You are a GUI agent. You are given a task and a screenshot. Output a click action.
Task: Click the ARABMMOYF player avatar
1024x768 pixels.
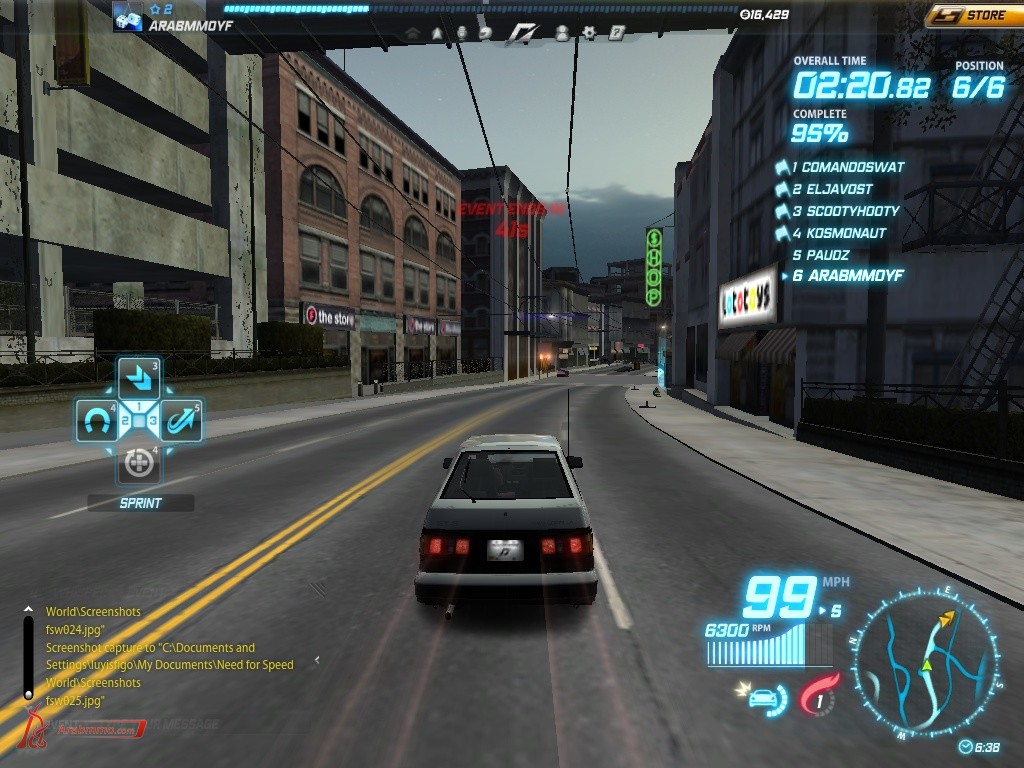pyautogui.click(x=128, y=16)
